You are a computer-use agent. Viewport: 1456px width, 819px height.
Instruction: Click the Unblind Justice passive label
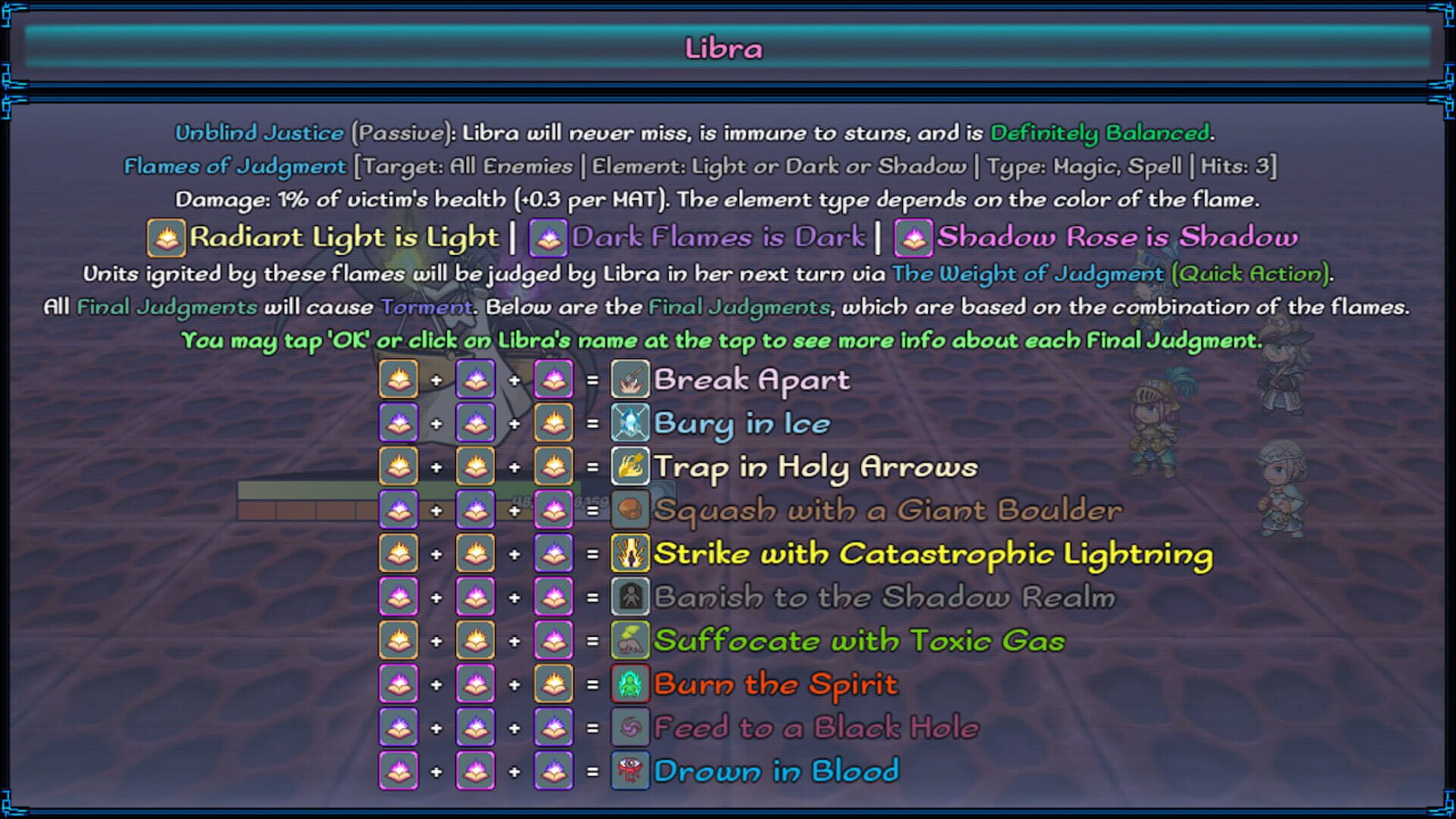(258, 131)
